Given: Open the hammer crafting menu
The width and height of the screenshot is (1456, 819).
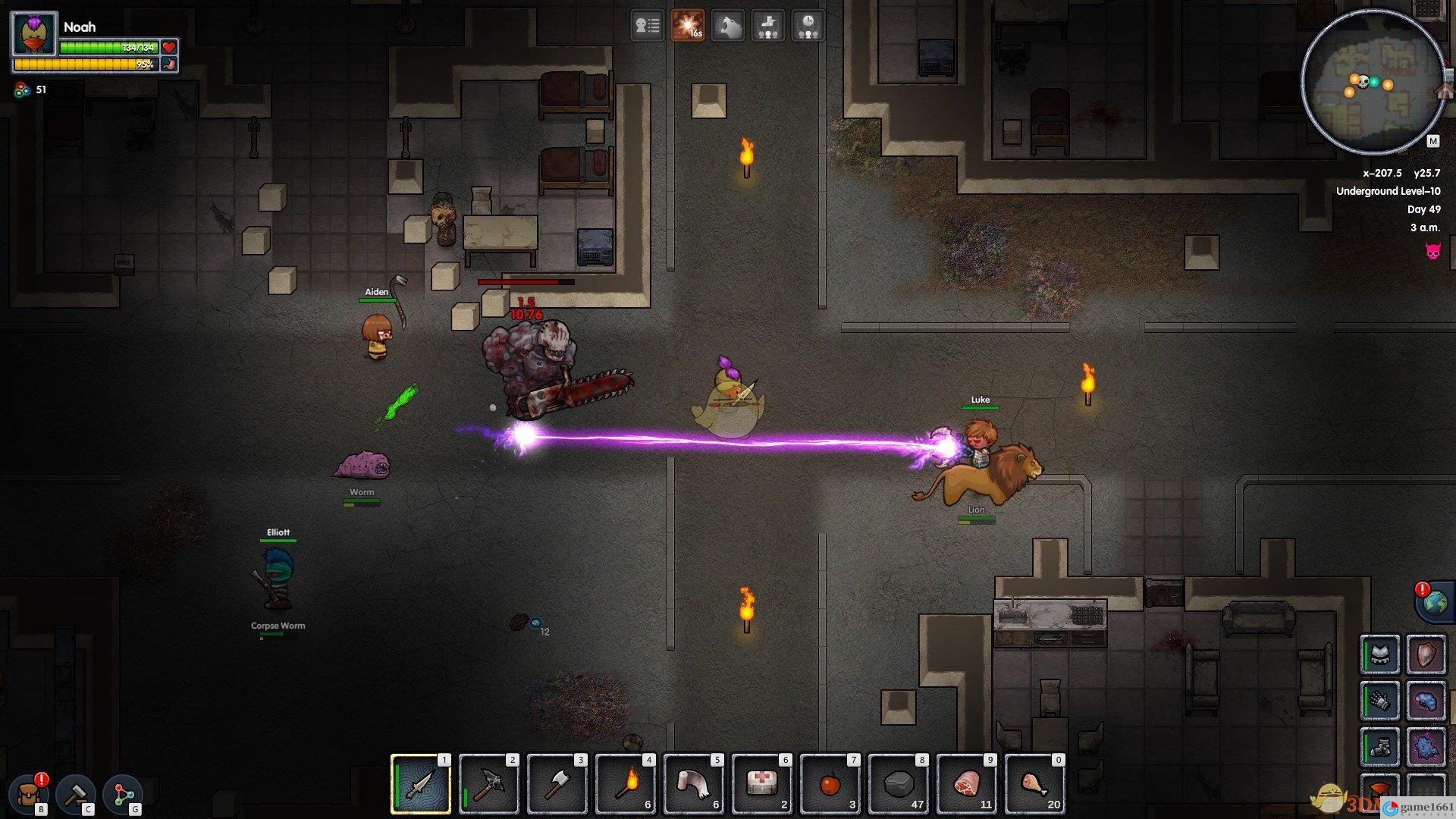Looking at the screenshot, I should coord(77,793).
